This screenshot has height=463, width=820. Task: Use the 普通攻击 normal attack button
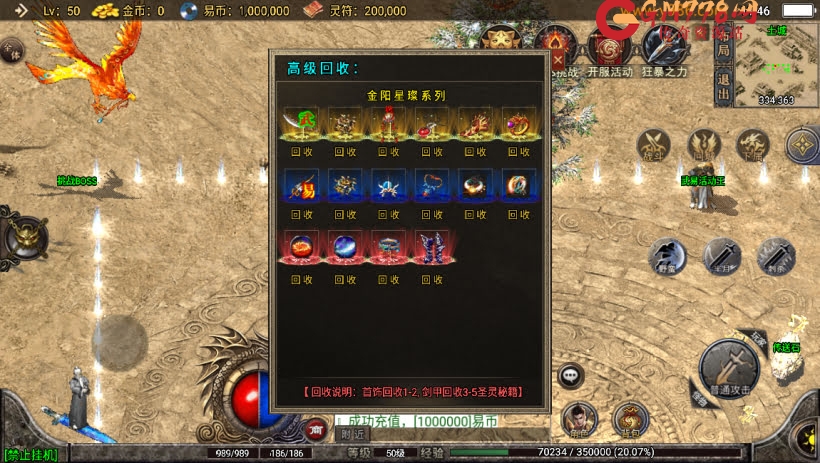tap(728, 365)
